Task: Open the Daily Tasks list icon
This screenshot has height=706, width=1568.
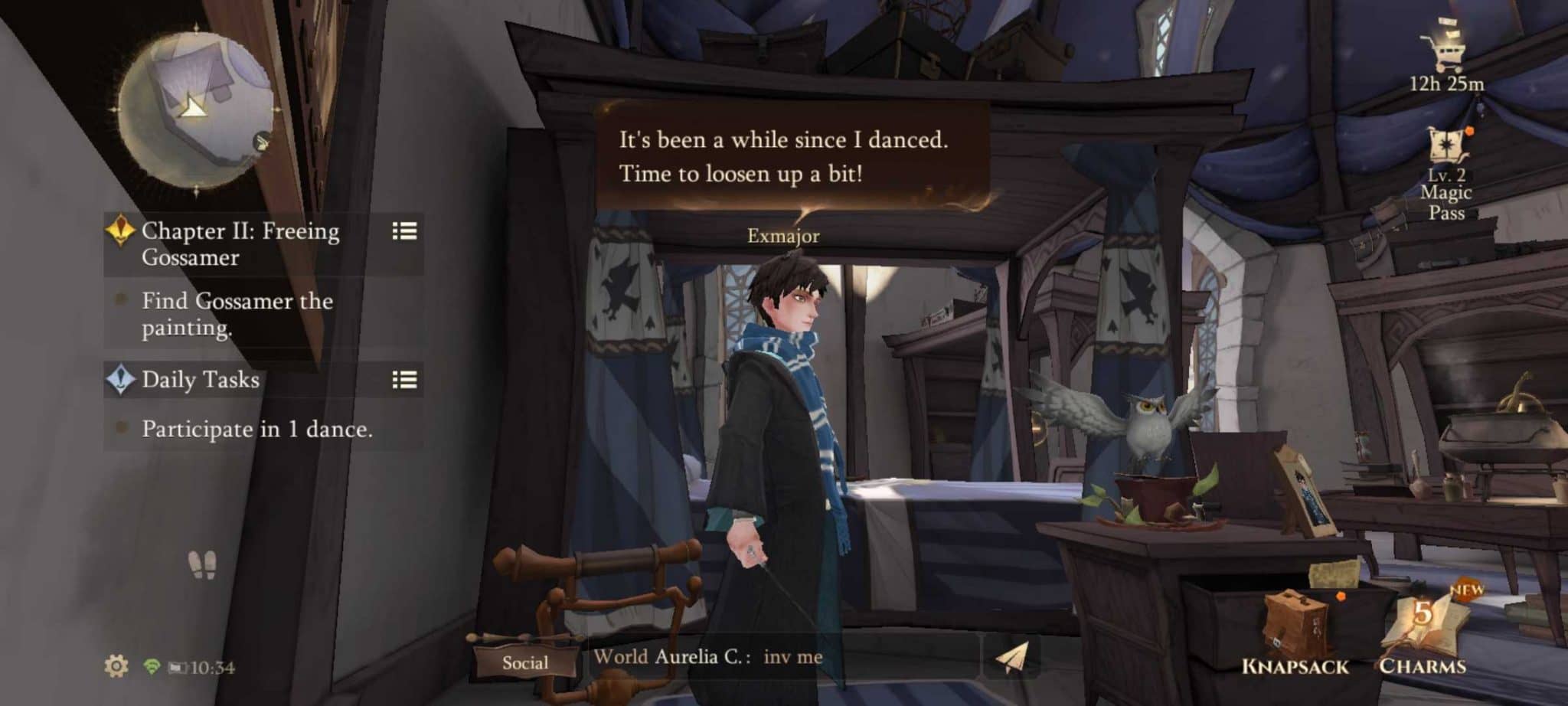Action: tap(404, 380)
